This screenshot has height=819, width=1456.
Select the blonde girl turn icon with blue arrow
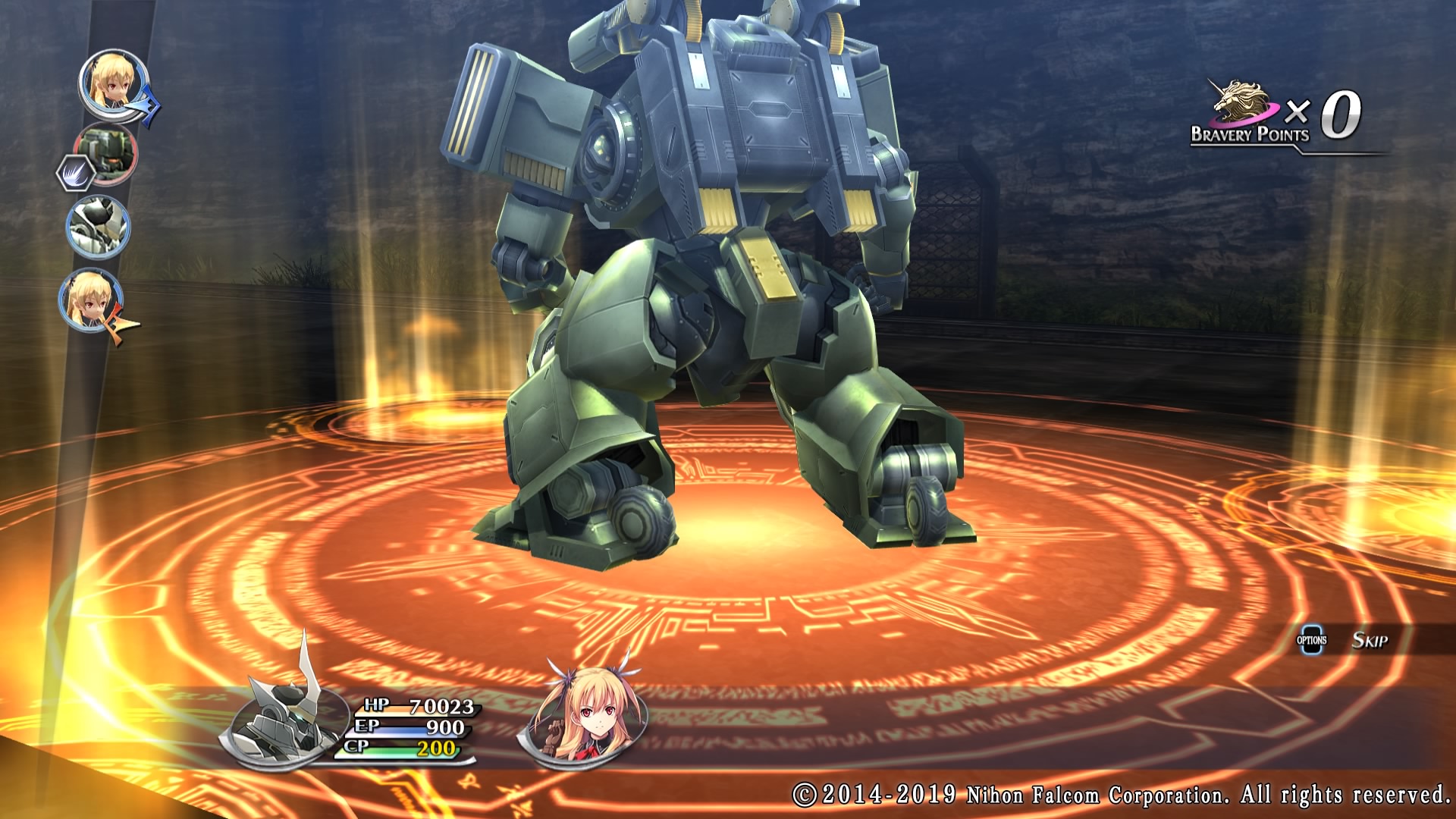pos(114,85)
